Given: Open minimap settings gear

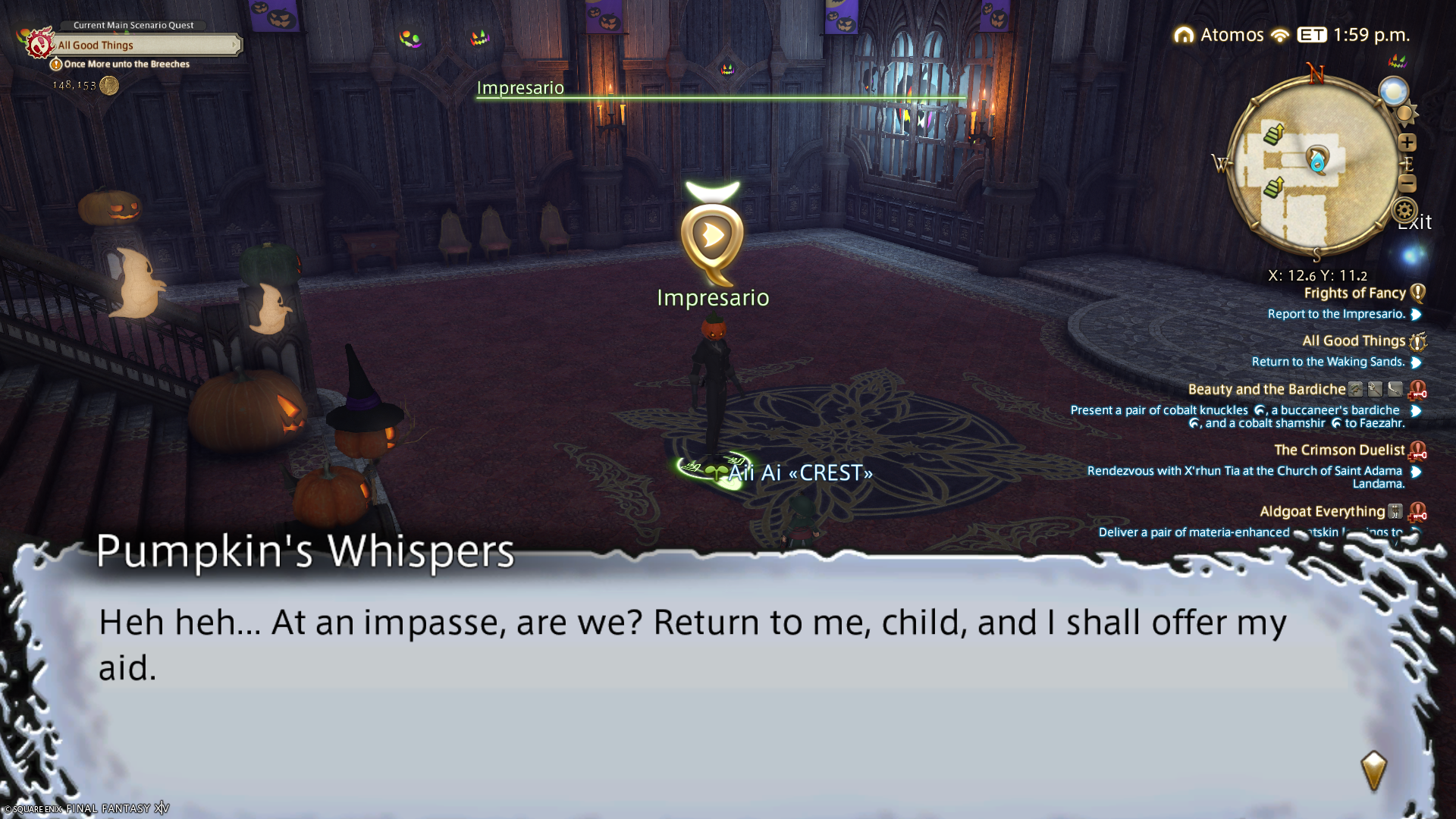Looking at the screenshot, I should pos(1404,210).
